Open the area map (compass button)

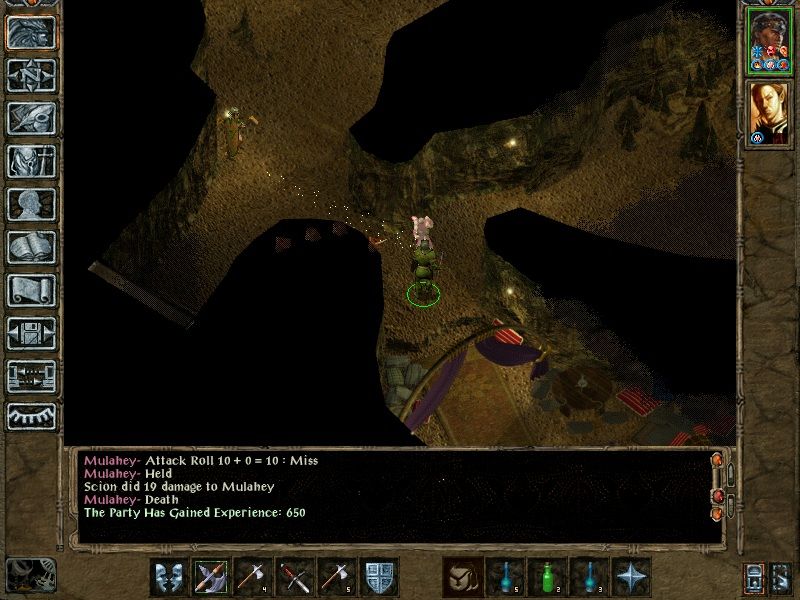30,74
